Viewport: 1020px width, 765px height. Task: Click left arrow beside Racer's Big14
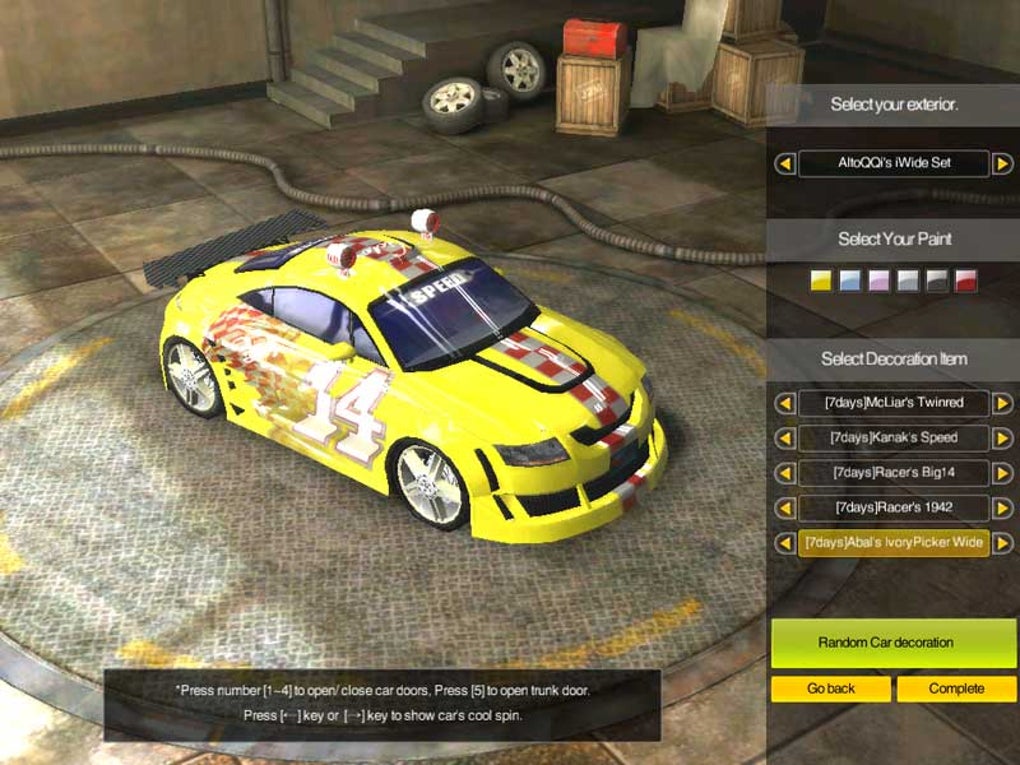pyautogui.click(x=785, y=473)
